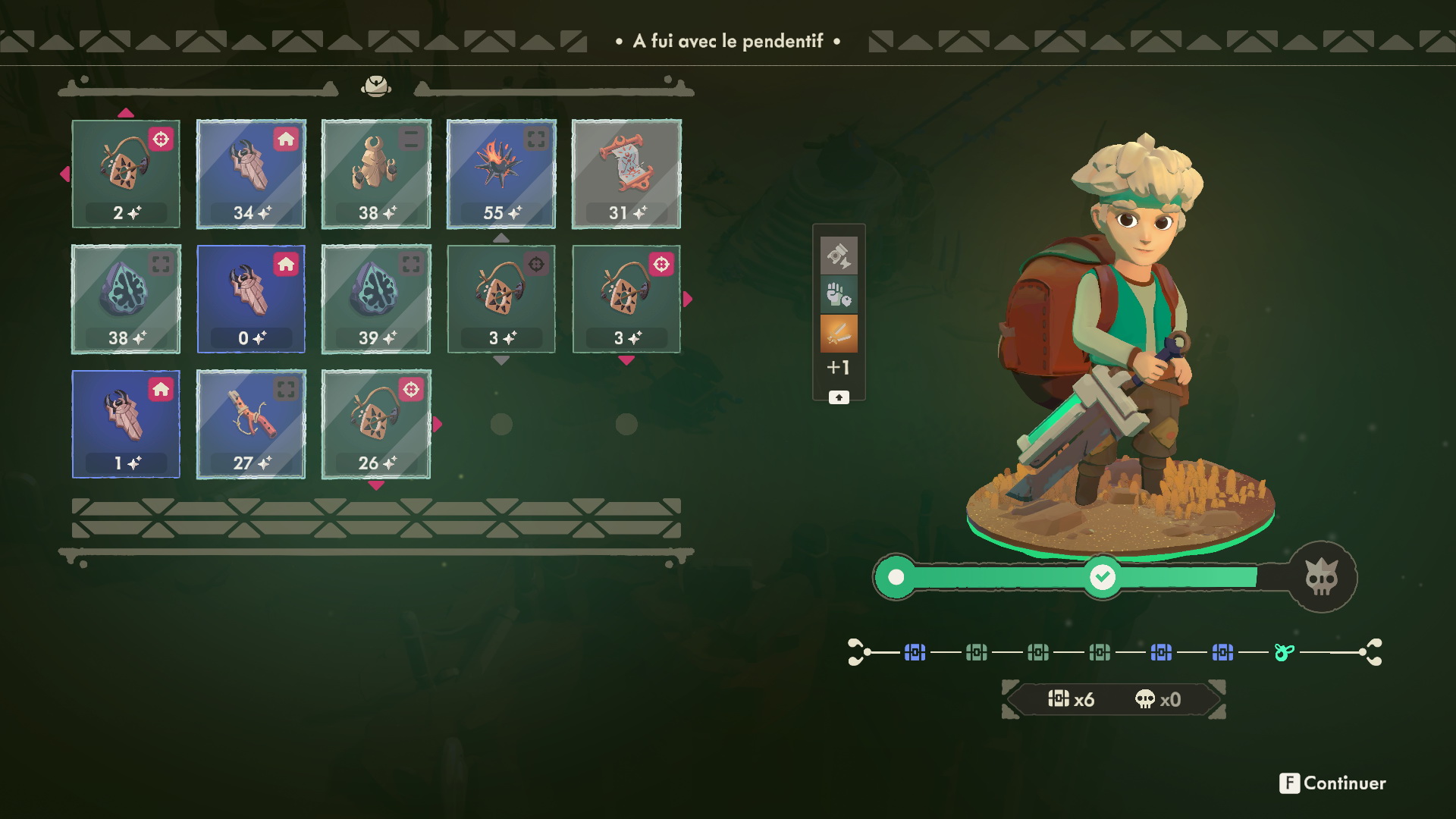Viewport: 1456px width, 819px height.
Task: Select the grey scroll perk icon
Action: 839,256
